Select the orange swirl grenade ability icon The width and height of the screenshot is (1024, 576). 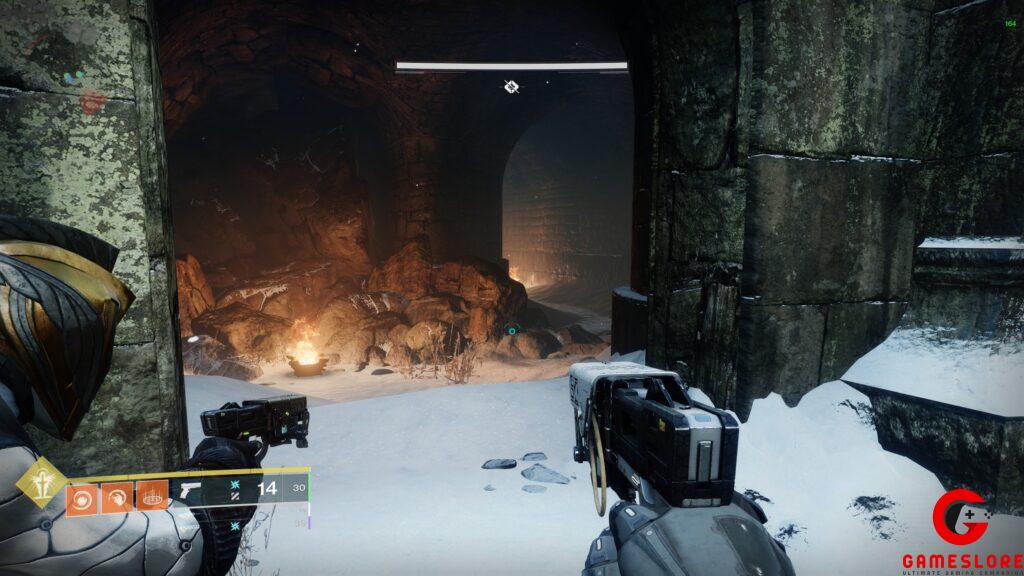pyautogui.click(x=82, y=496)
